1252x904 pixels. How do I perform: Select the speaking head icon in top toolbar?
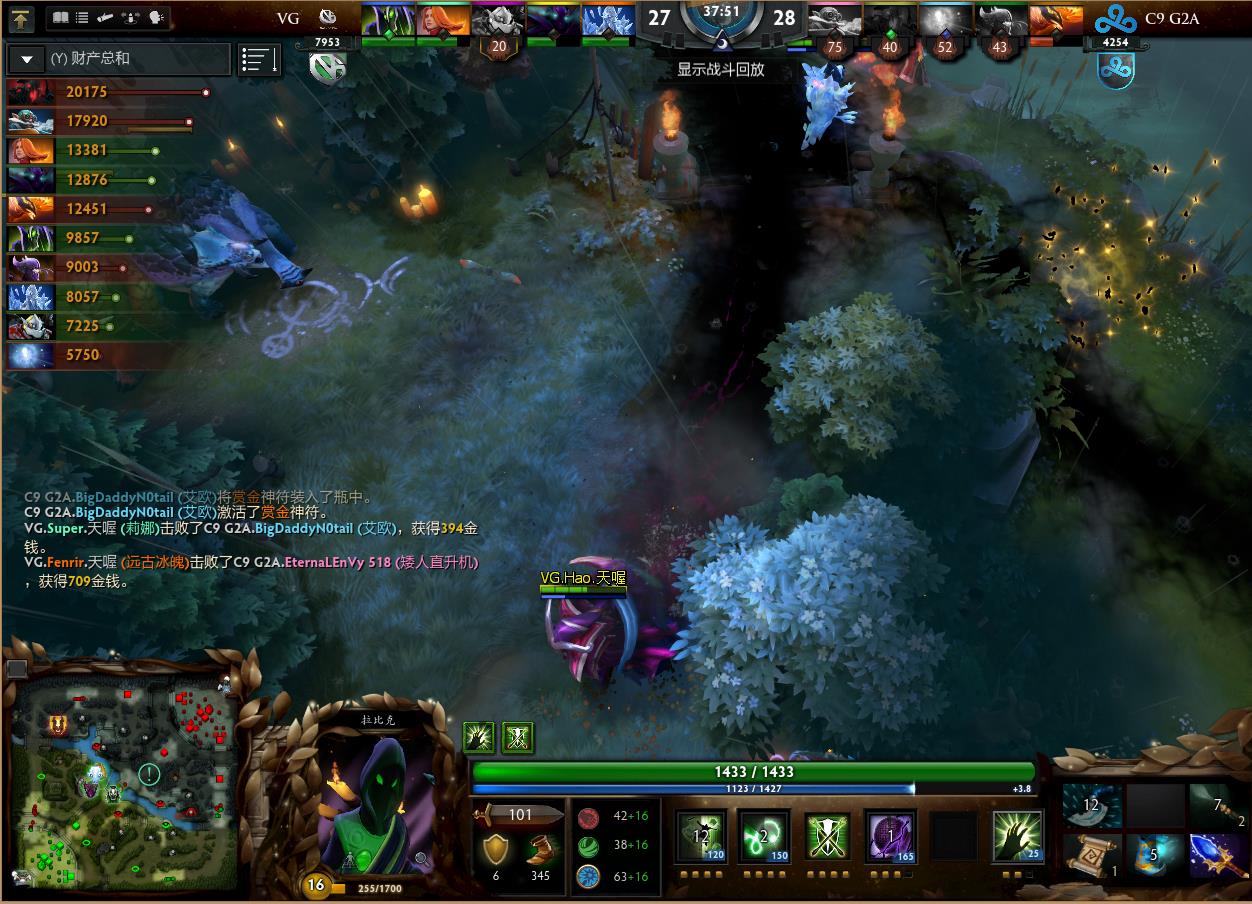tap(155, 18)
